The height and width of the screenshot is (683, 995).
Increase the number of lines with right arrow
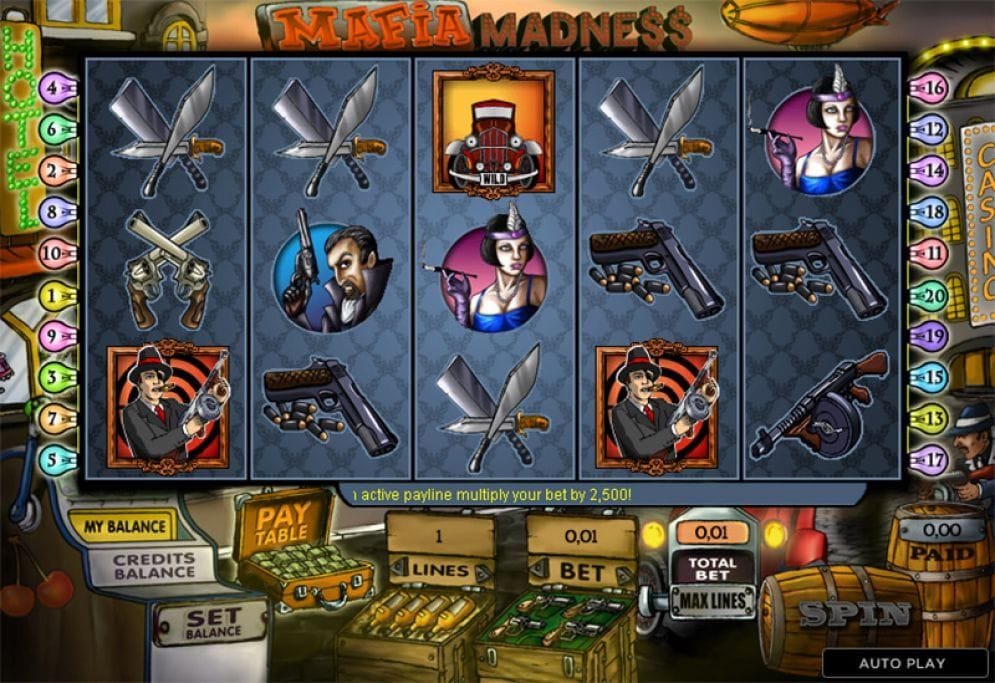click(484, 573)
